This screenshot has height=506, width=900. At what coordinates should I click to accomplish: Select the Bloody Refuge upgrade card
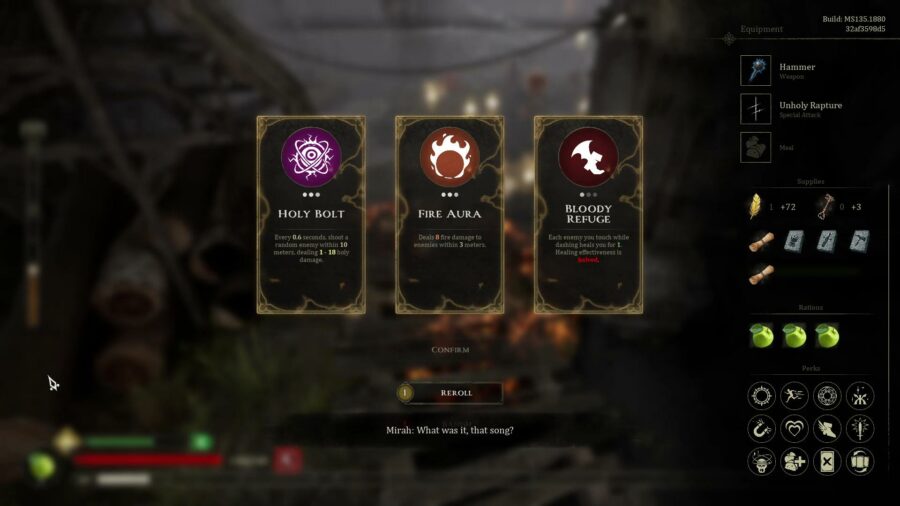(588, 214)
